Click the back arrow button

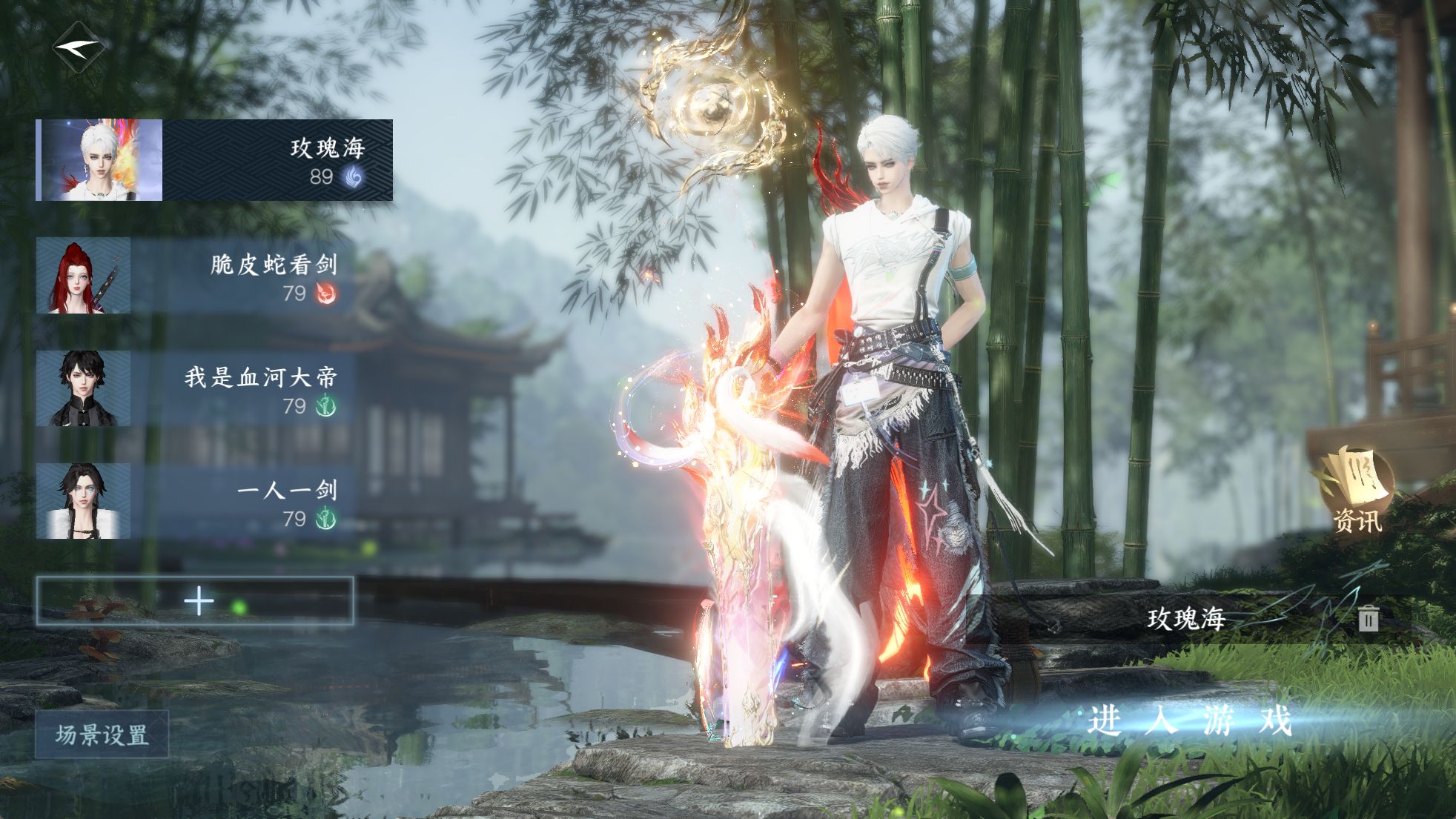(78, 47)
